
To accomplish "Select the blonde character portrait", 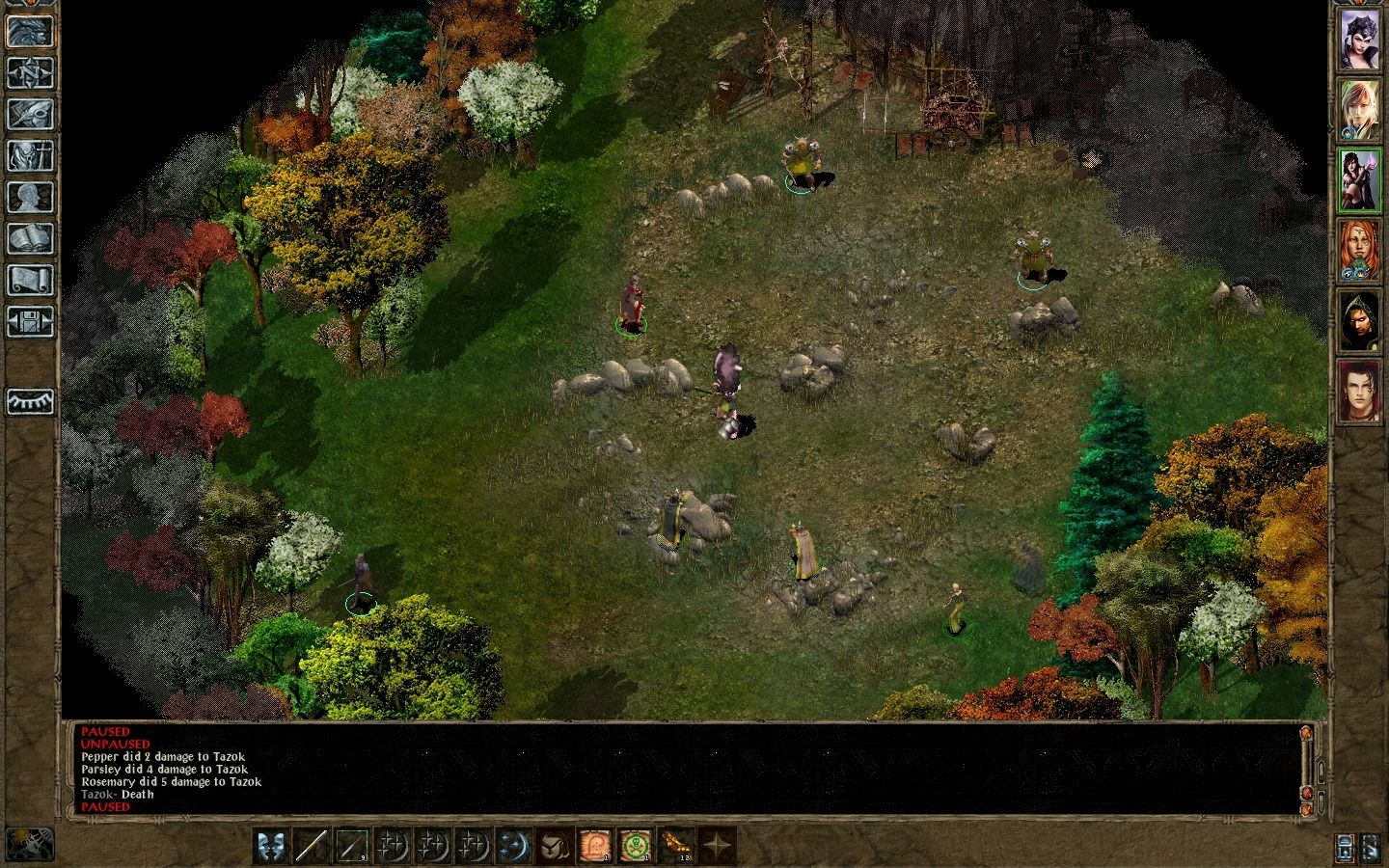I will (1360, 110).
